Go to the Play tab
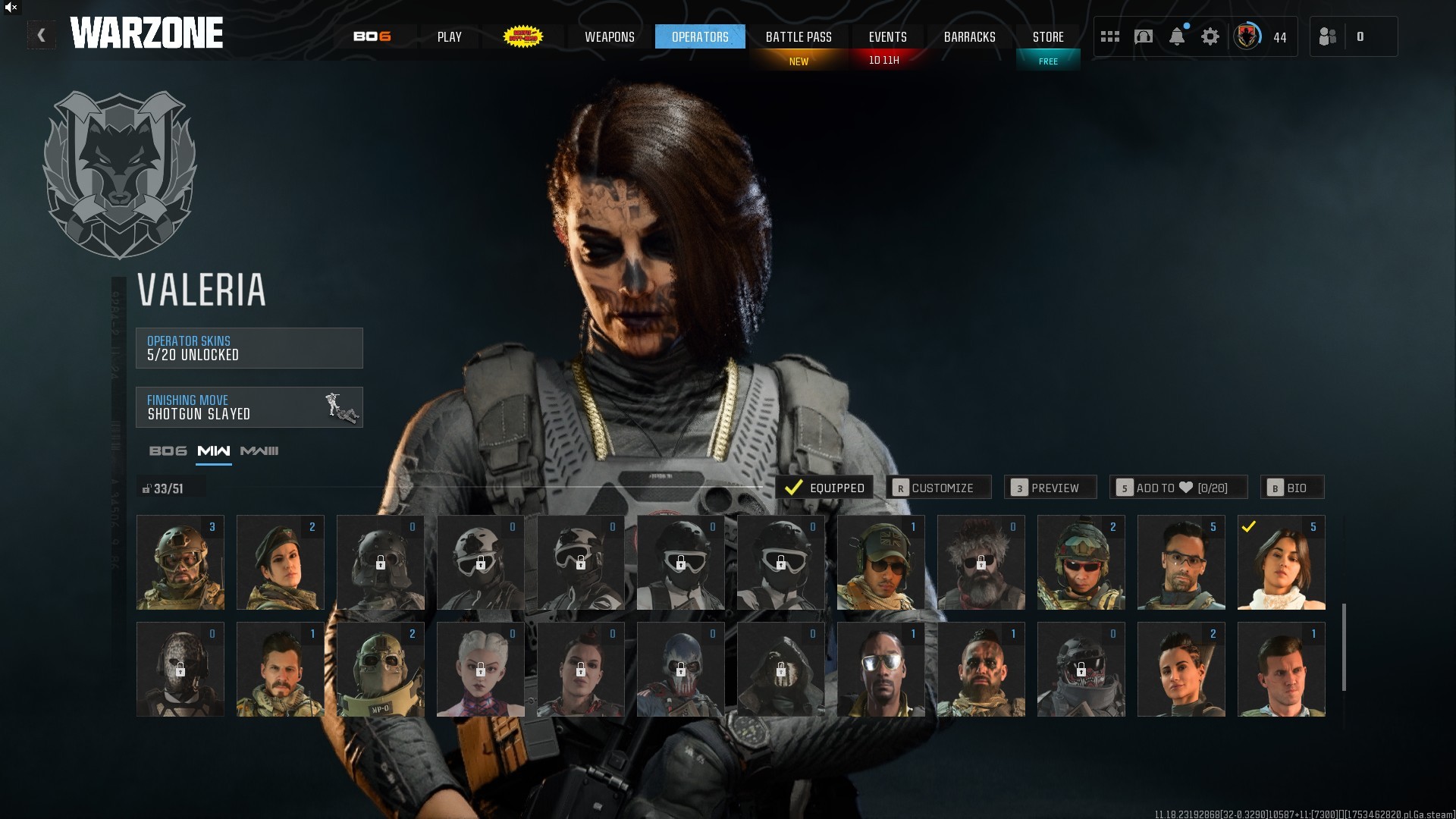This screenshot has width=1456, height=819. coord(449,36)
